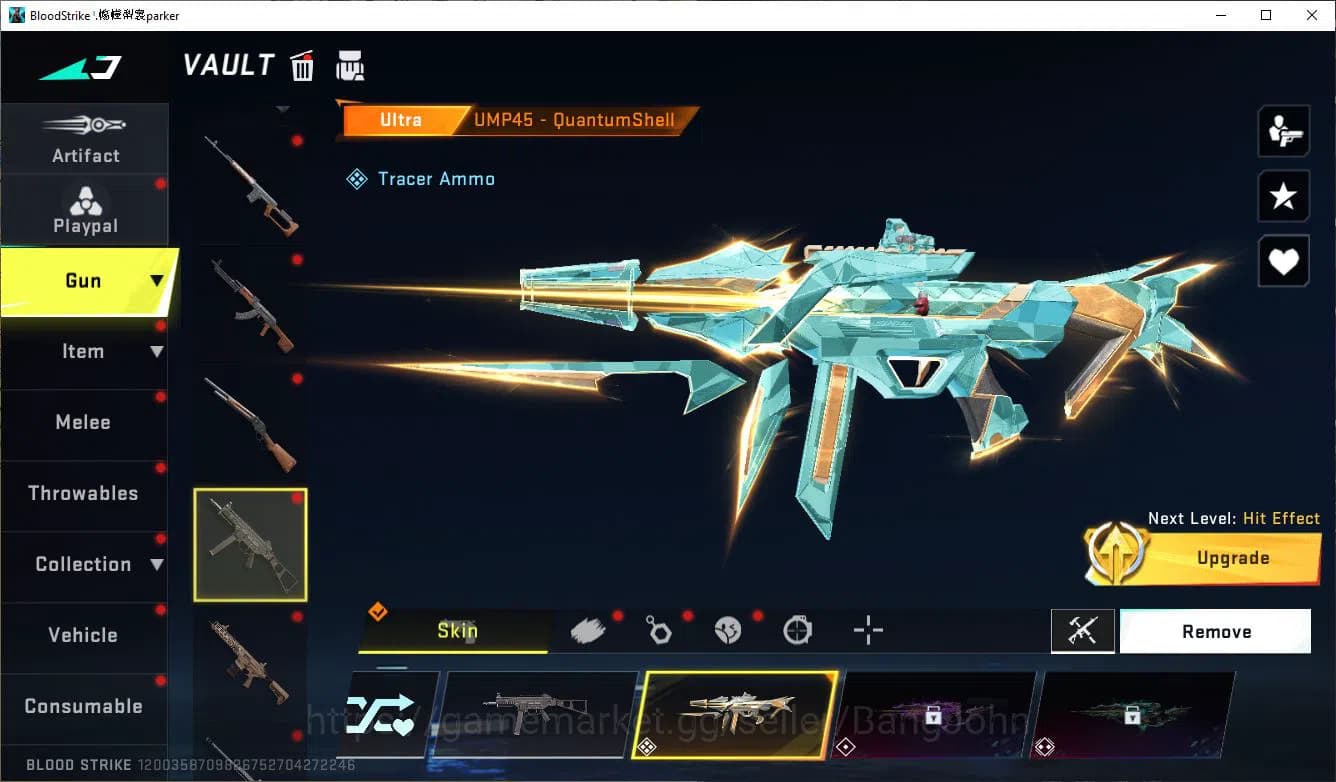Open the Melee category in the sidebar
This screenshot has width=1336, height=782.
pos(85,422)
